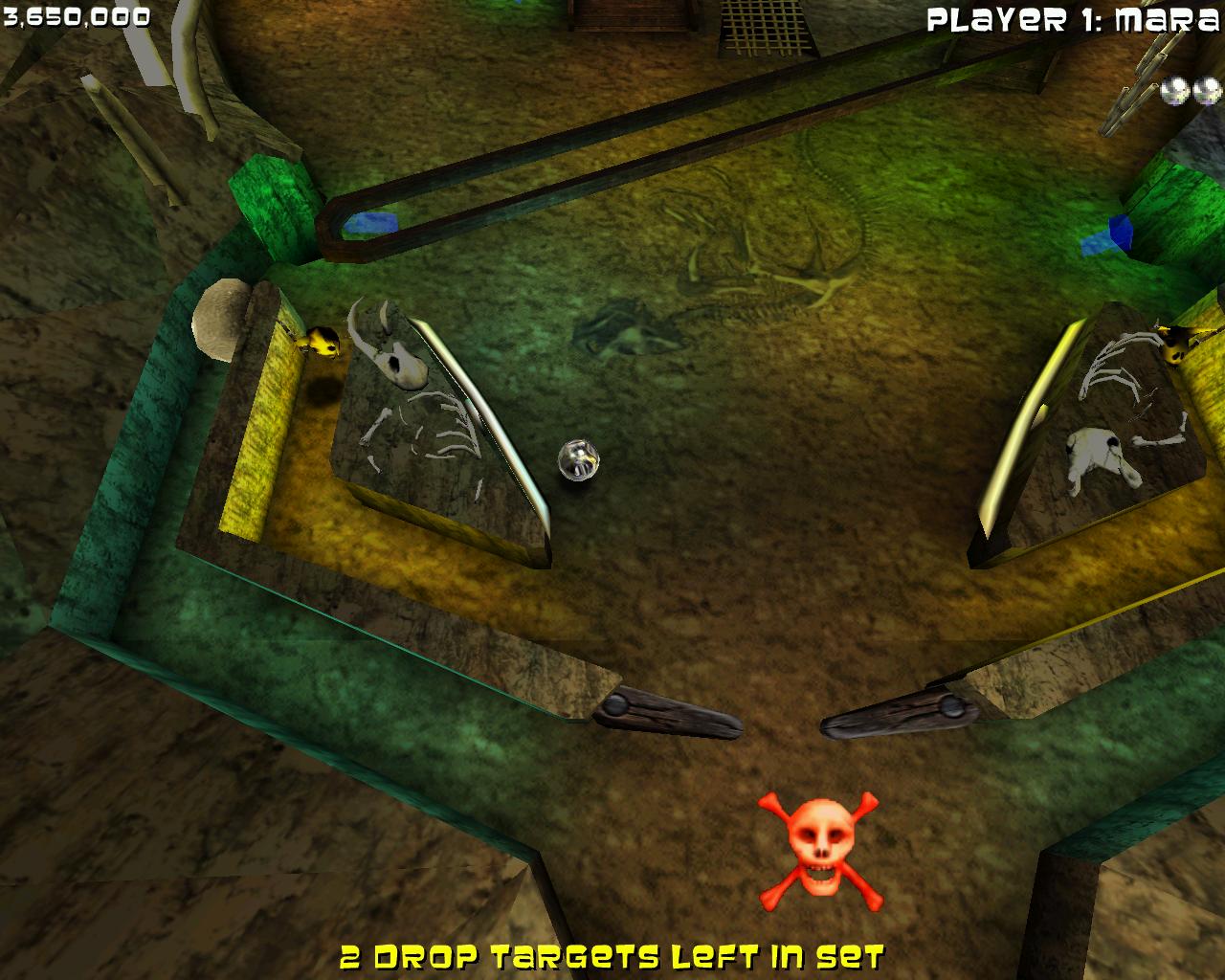The height and width of the screenshot is (980, 1225).
Task: Click the silver pinball on the playfield
Action: pos(579,460)
